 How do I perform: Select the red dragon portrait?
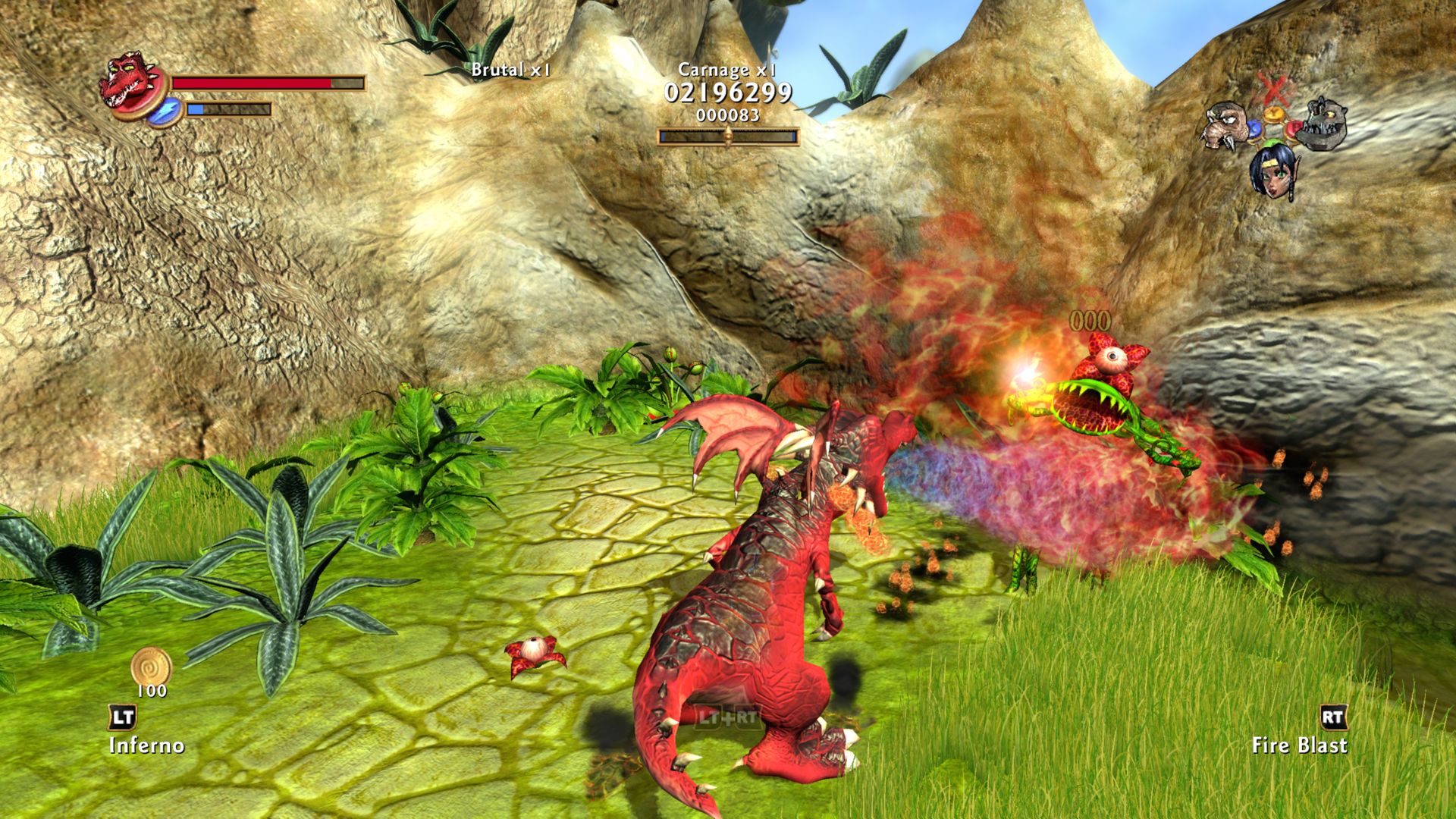coord(127,82)
